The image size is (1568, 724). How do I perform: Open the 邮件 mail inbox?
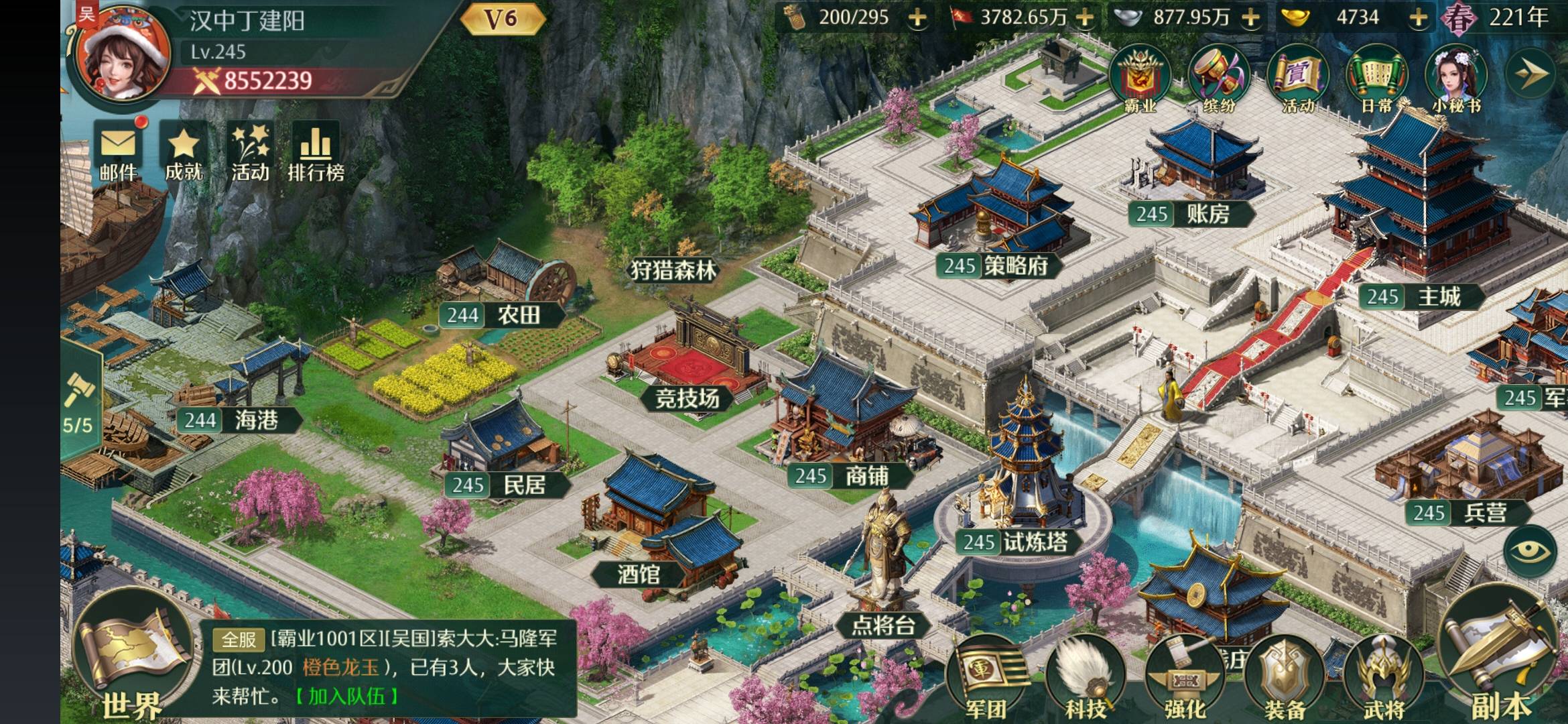tap(119, 153)
